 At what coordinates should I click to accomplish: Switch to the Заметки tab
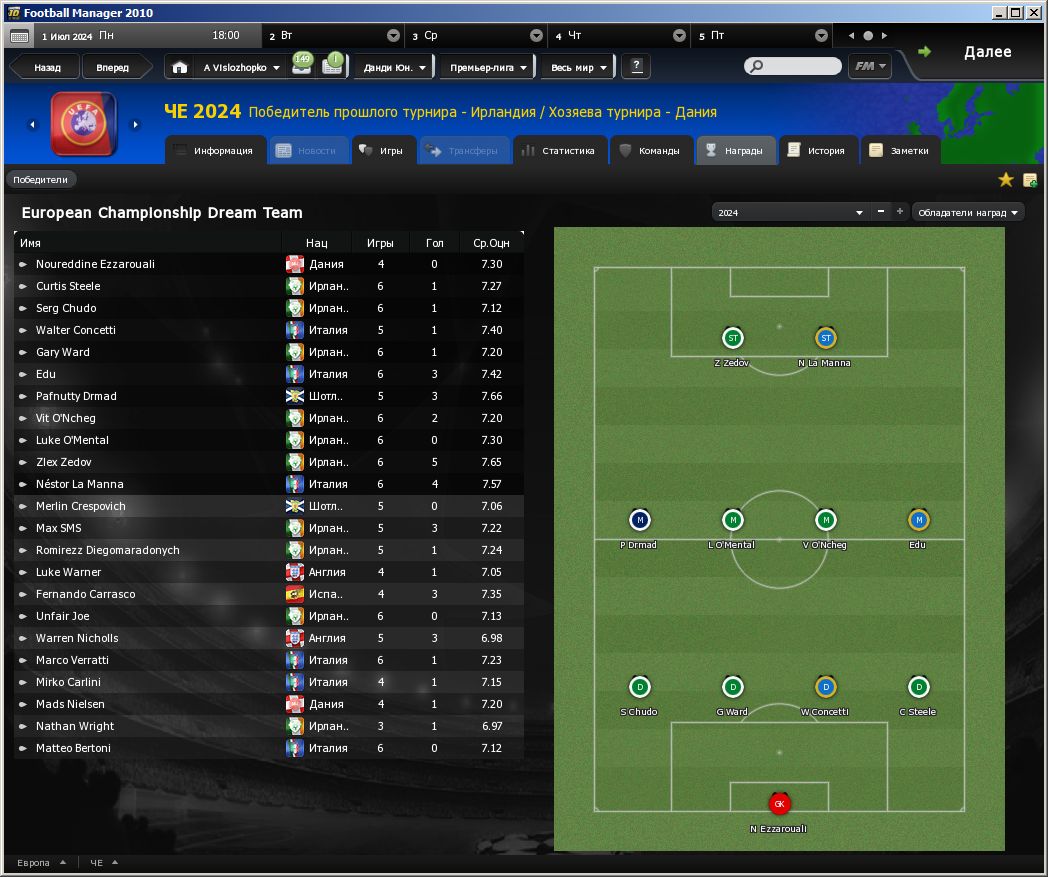901,151
